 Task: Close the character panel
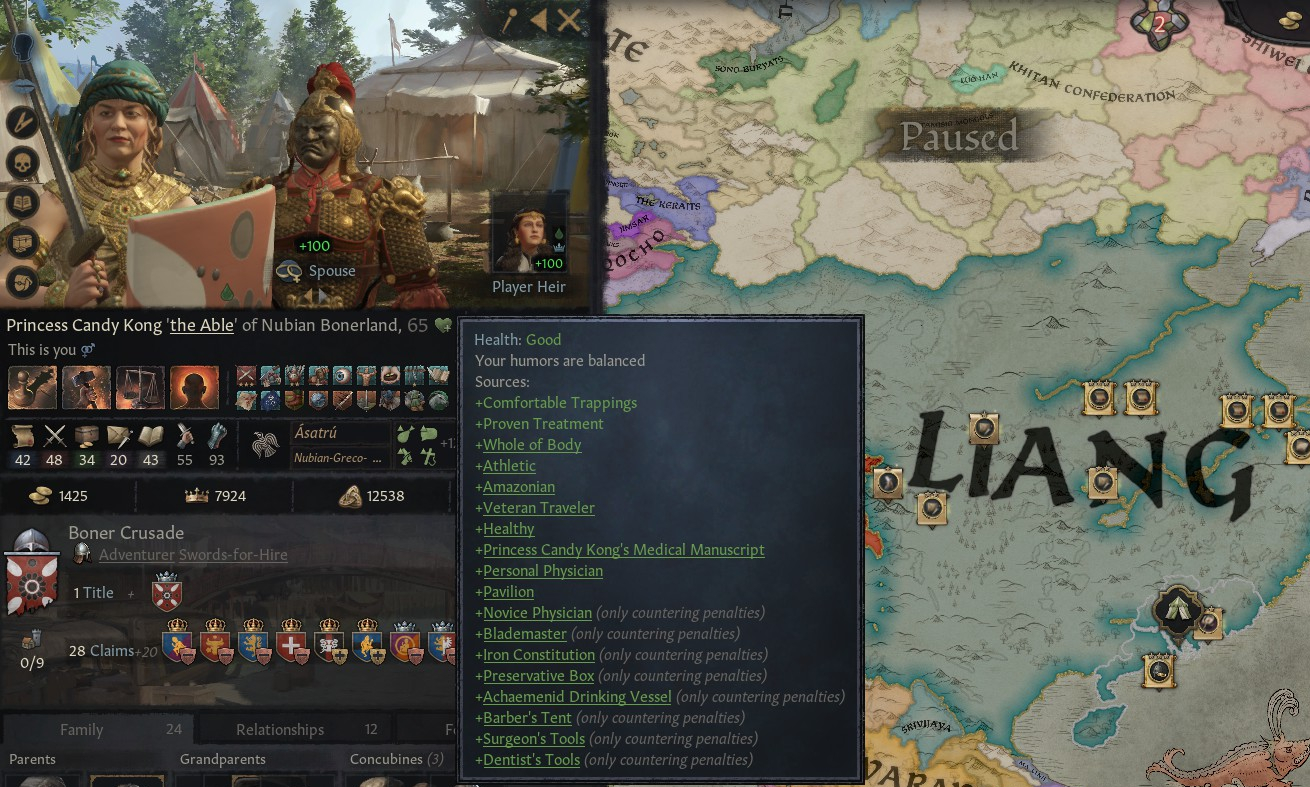(x=569, y=20)
